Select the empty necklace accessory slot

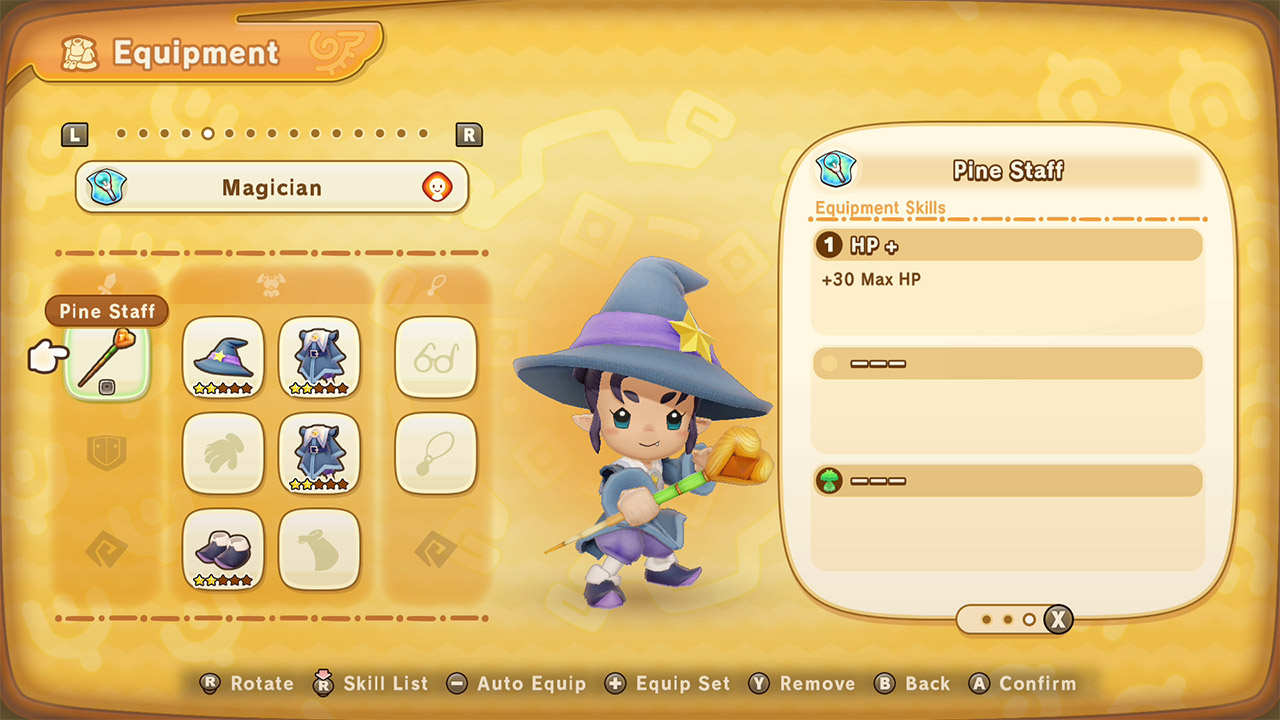[x=435, y=453]
